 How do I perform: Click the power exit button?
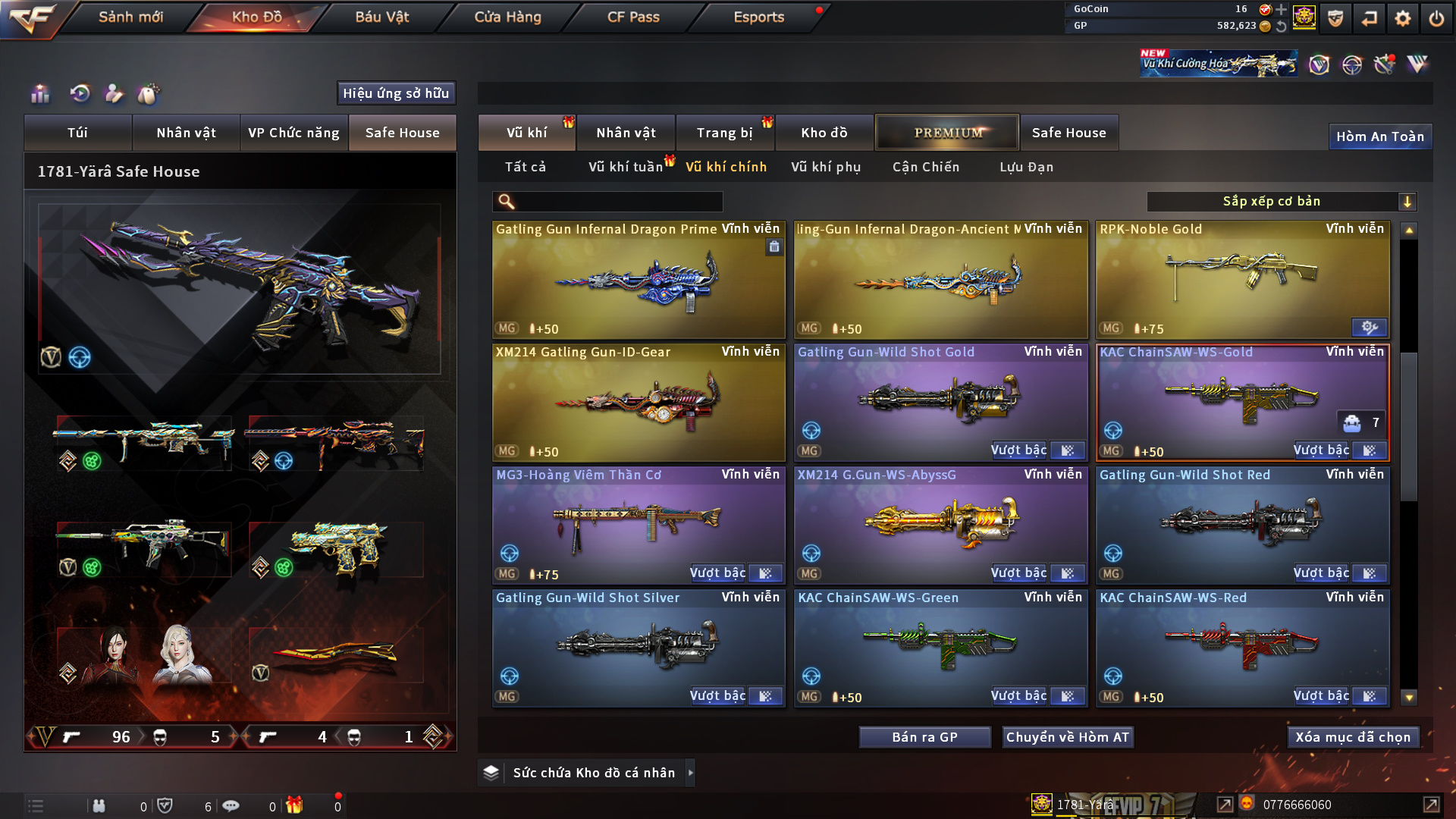coord(1436,18)
